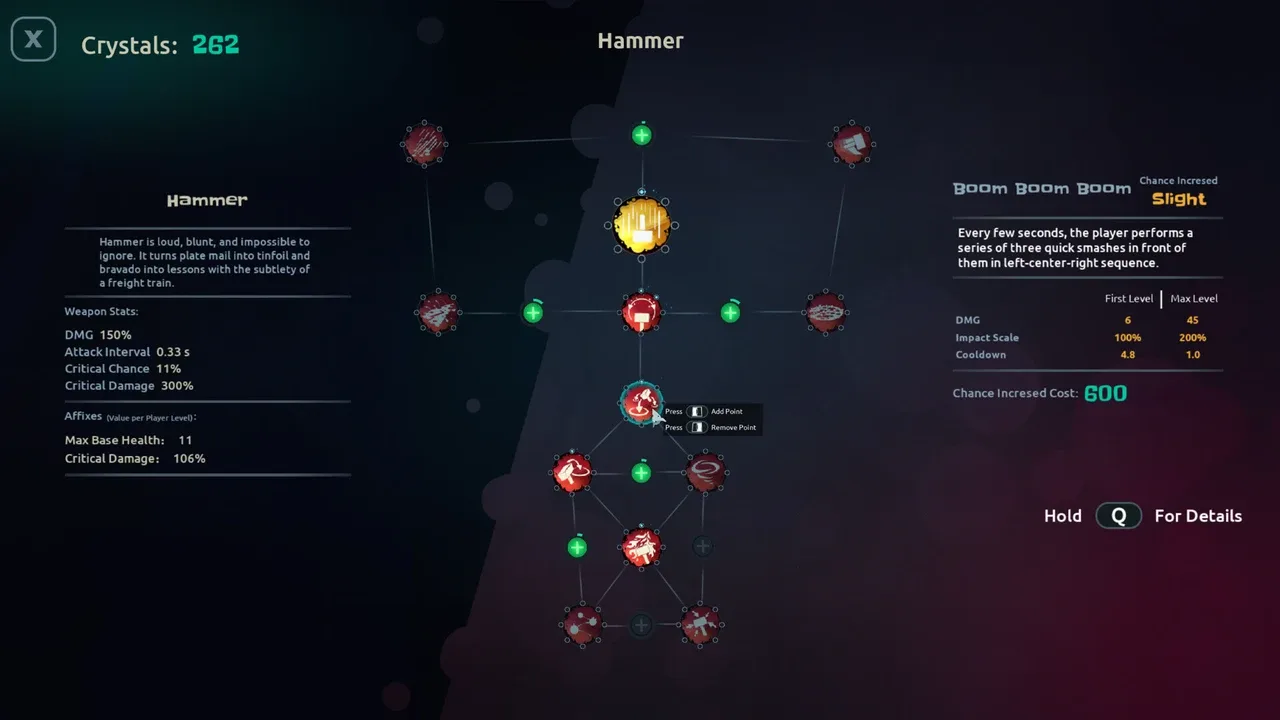The height and width of the screenshot is (720, 1280).
Task: Select the spinning hammer node left of the swirl
Action: (x=573, y=471)
